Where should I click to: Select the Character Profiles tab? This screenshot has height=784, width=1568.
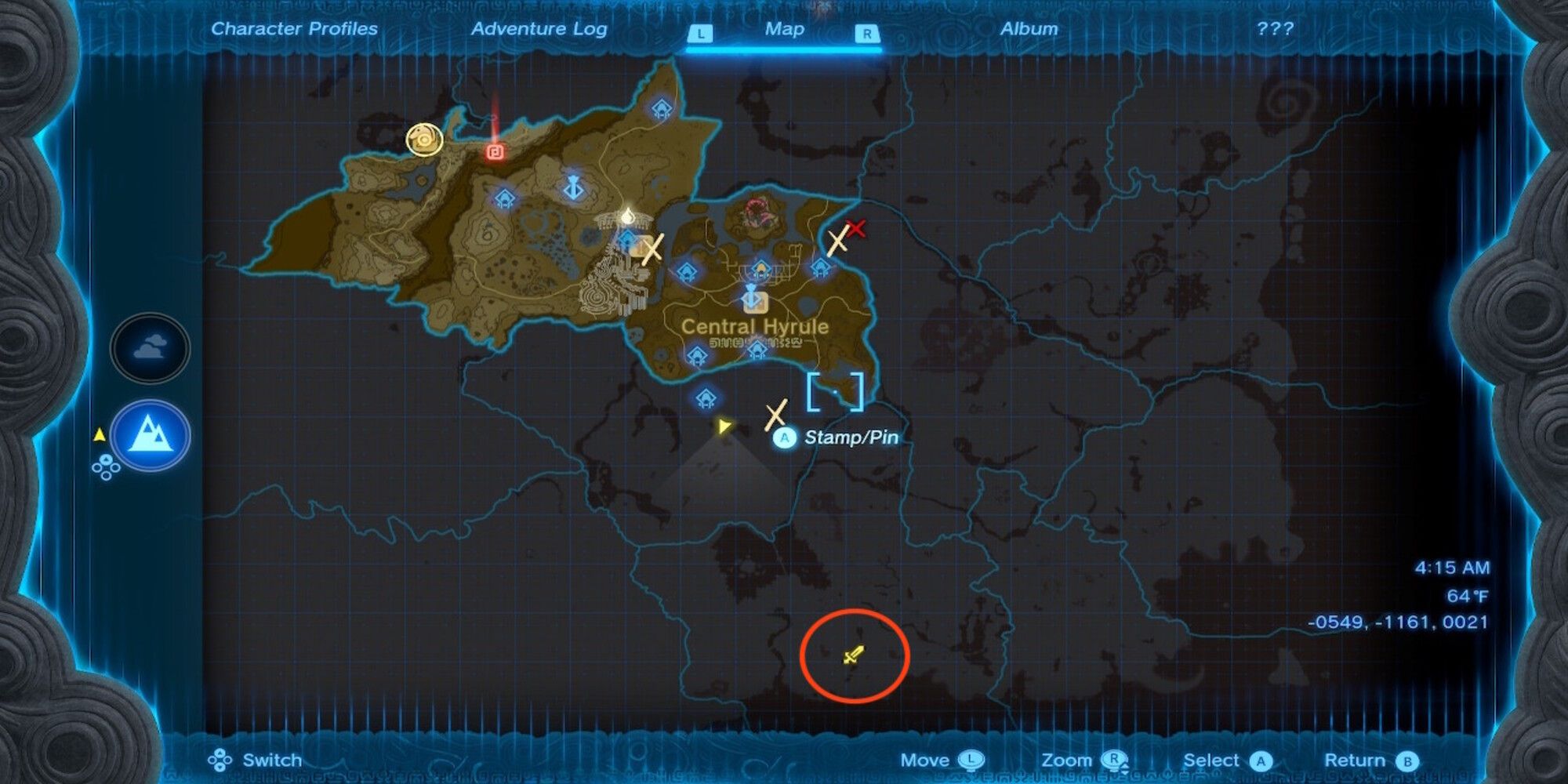pyautogui.click(x=293, y=29)
